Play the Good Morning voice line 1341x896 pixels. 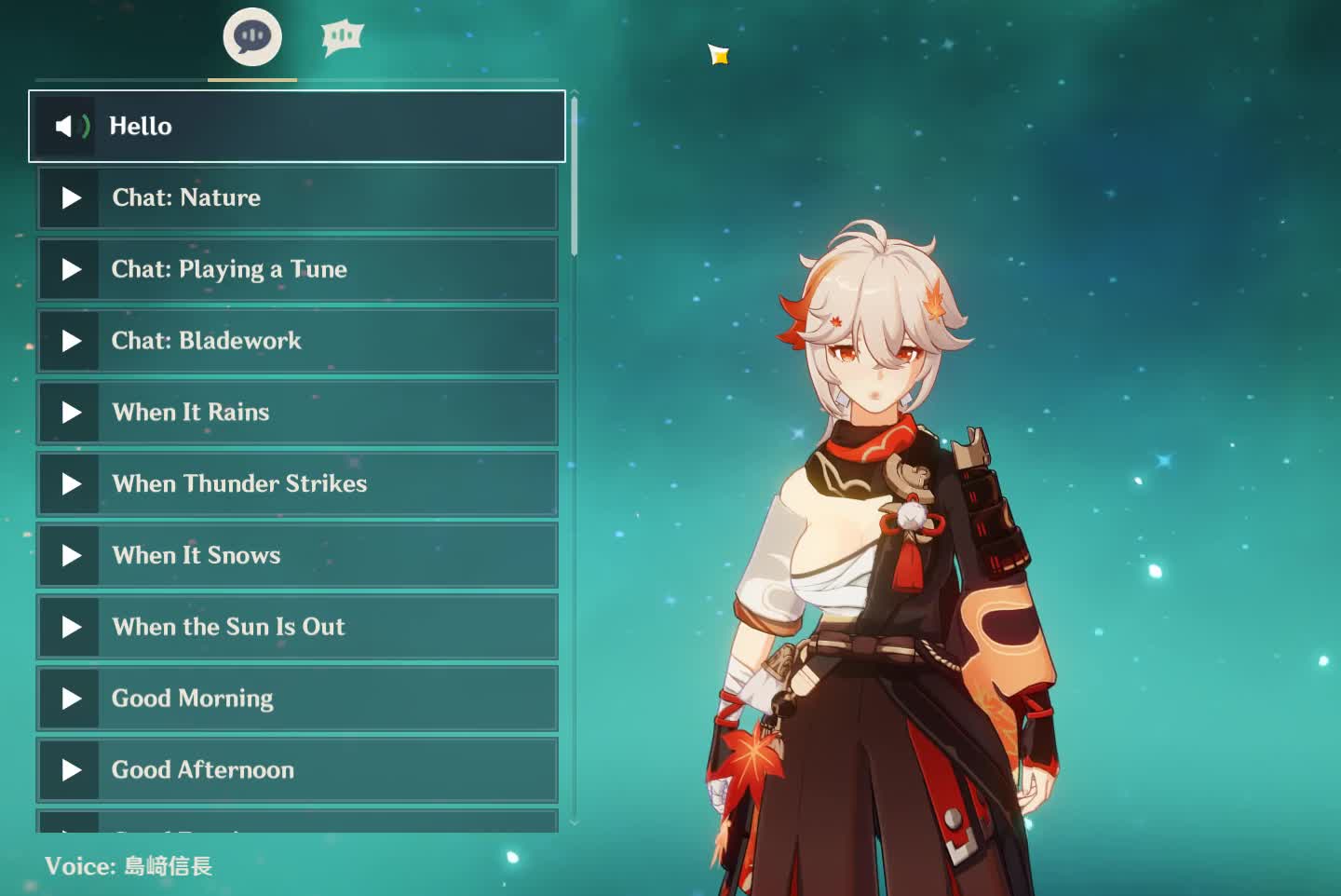coord(297,699)
